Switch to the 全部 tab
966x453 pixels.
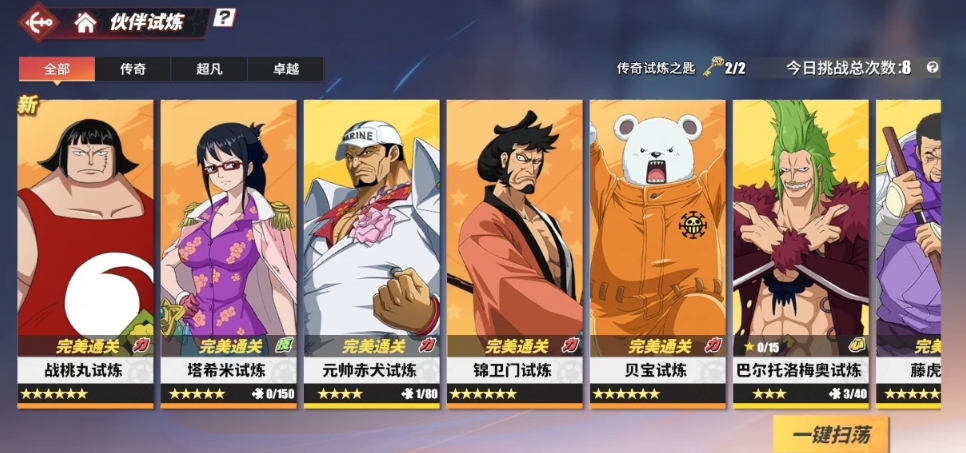point(57,69)
